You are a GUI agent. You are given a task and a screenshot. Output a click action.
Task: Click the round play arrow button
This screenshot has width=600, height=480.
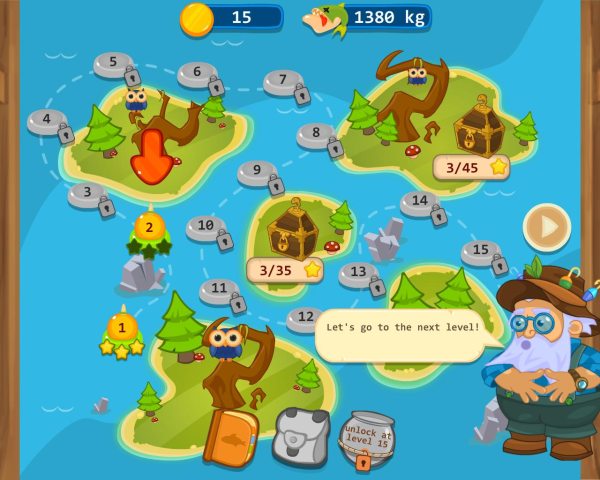(x=546, y=227)
